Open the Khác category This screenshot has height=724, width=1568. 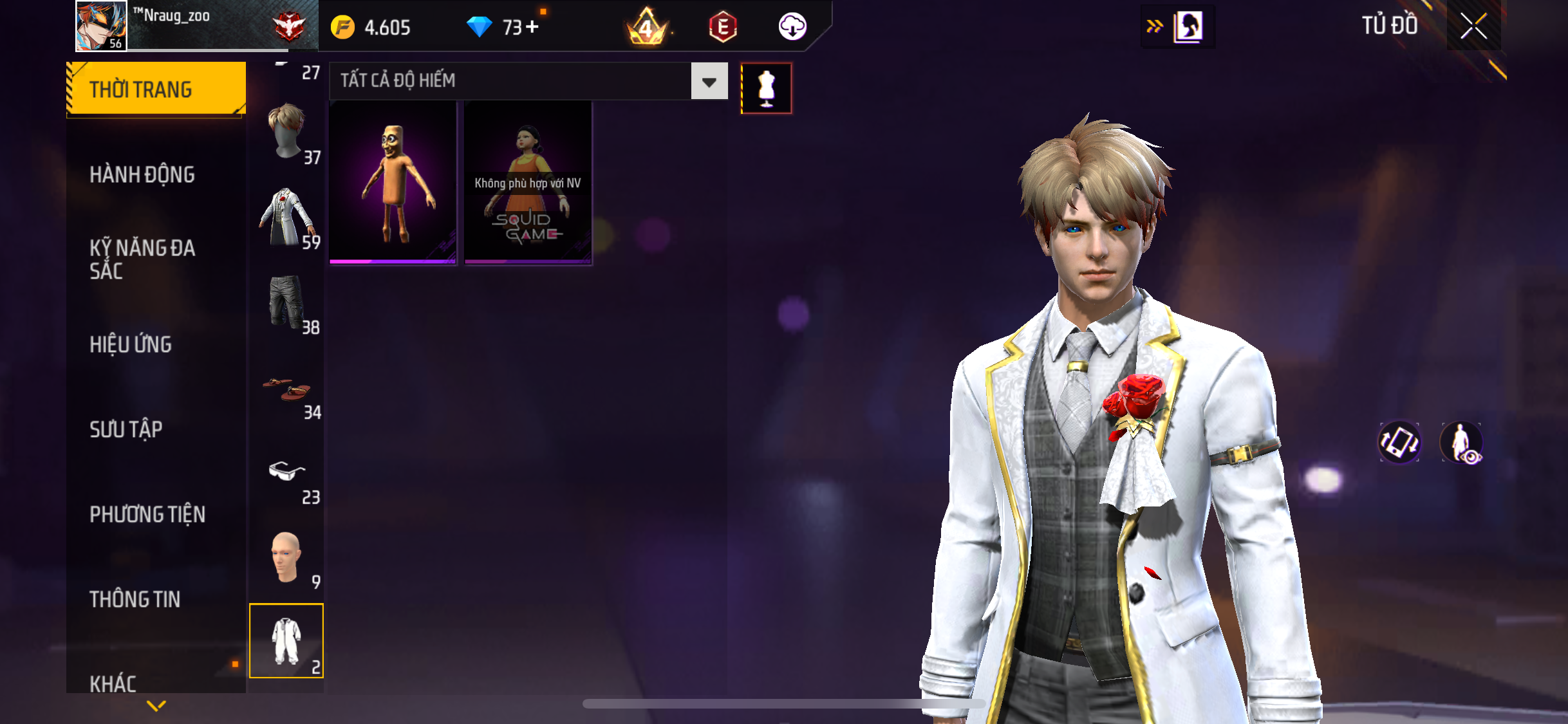(x=113, y=683)
